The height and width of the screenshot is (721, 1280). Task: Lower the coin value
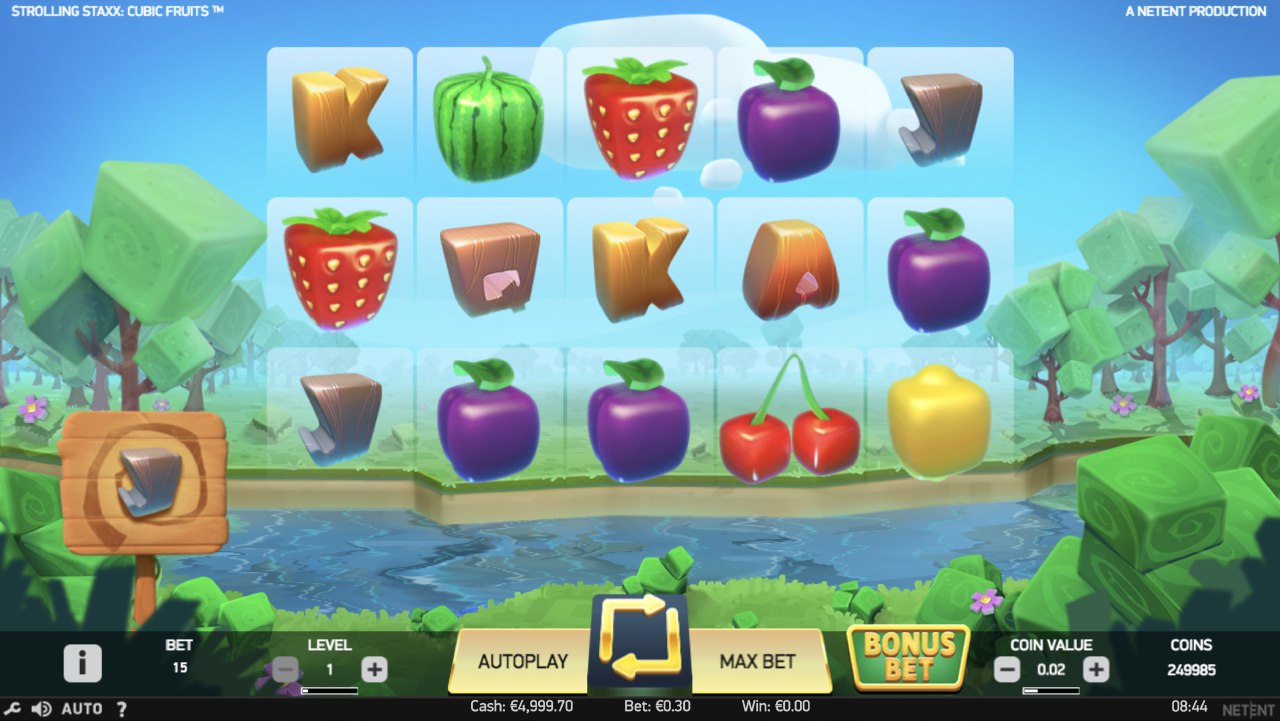coord(1007,669)
